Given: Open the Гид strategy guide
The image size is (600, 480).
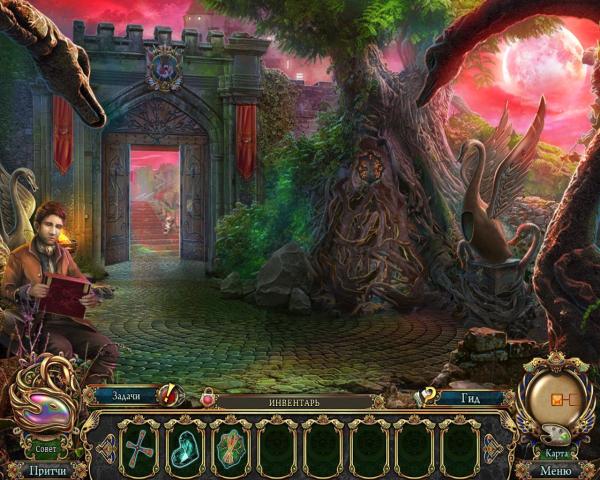Looking at the screenshot, I should 473,397.
